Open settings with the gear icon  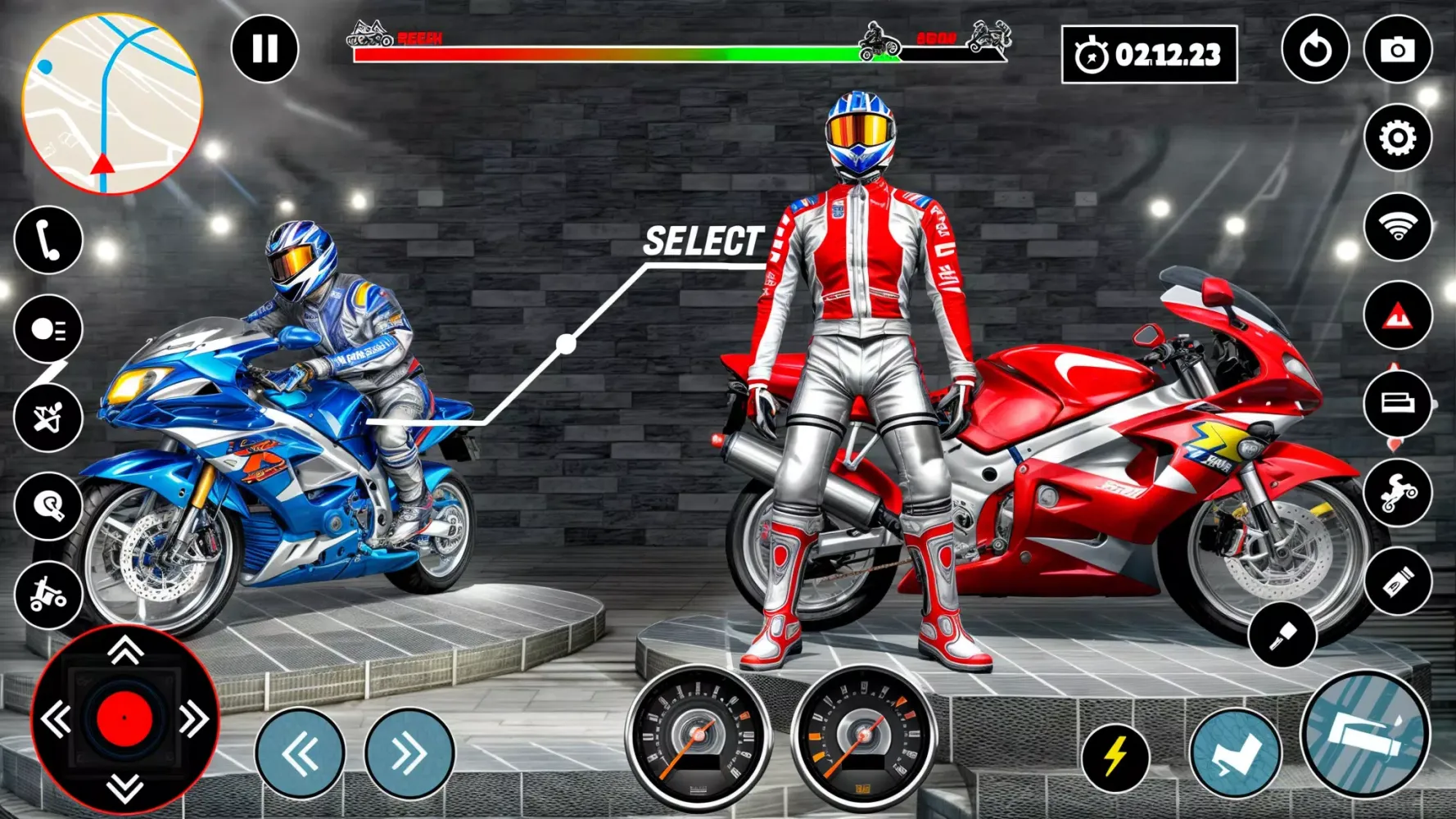coord(1397,138)
